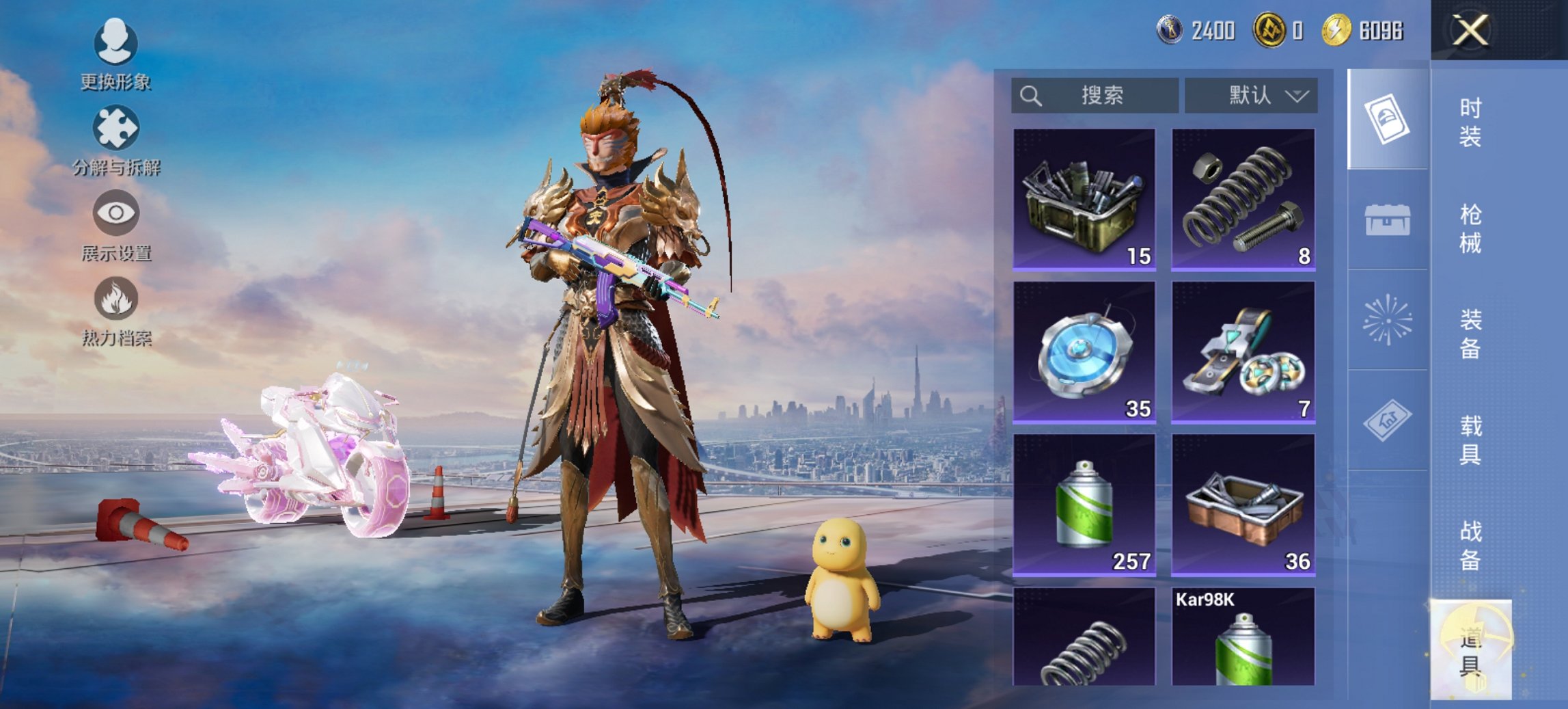Open 热力档案 heat archive
Screen dimensions: 1568x709
(116, 312)
